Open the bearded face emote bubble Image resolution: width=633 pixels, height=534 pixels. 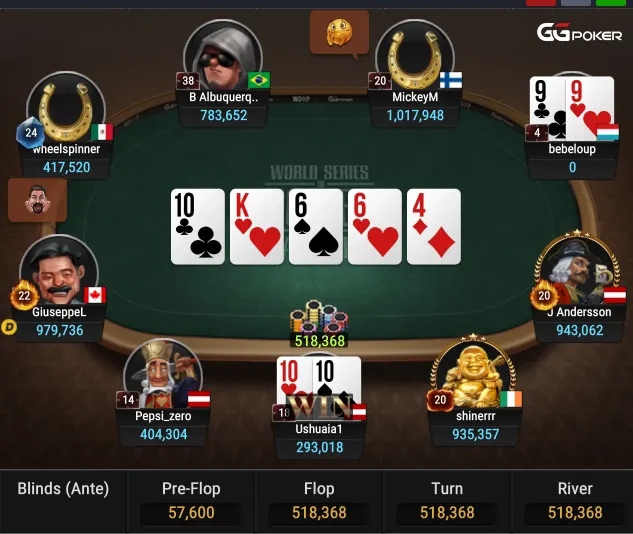tap(38, 198)
